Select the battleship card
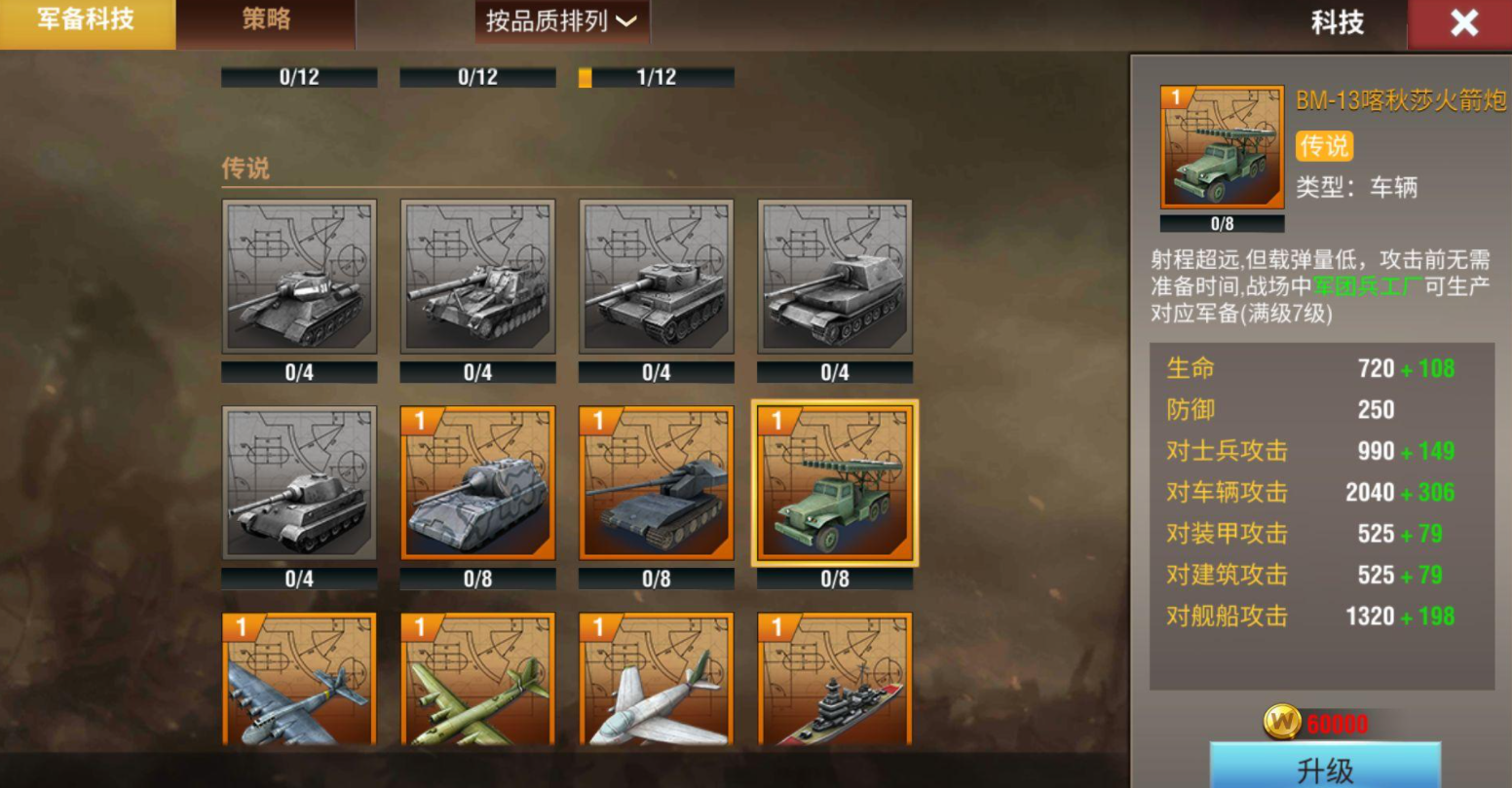The width and height of the screenshot is (1512, 788). (x=835, y=680)
